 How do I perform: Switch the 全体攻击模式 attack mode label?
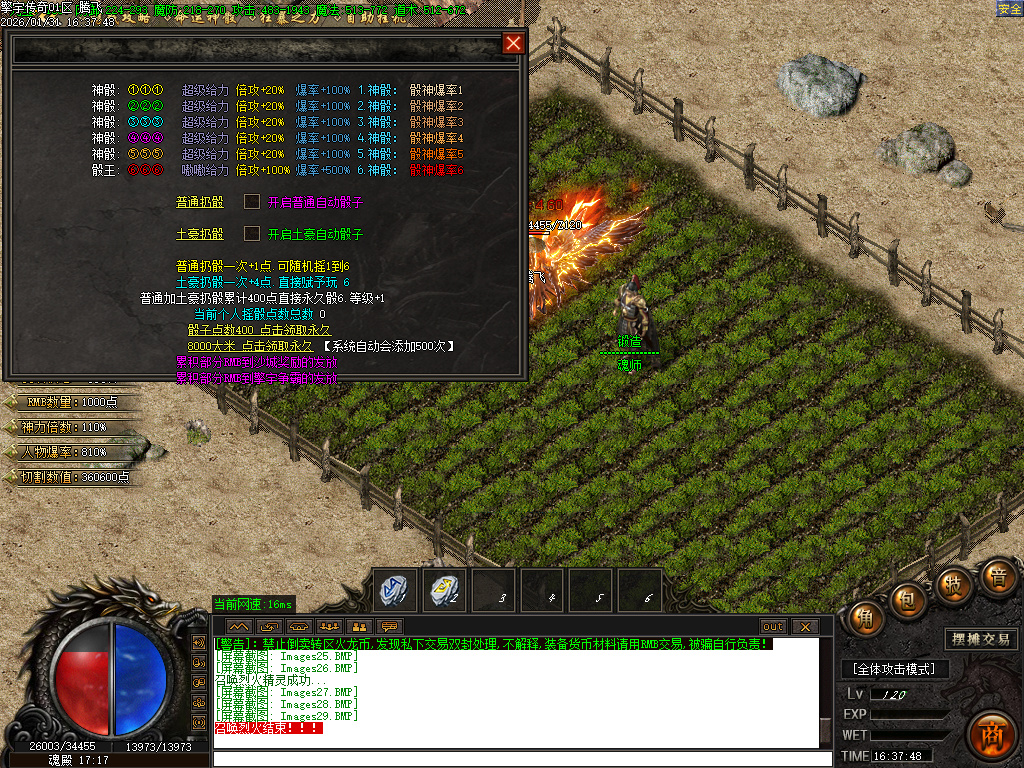click(x=894, y=669)
